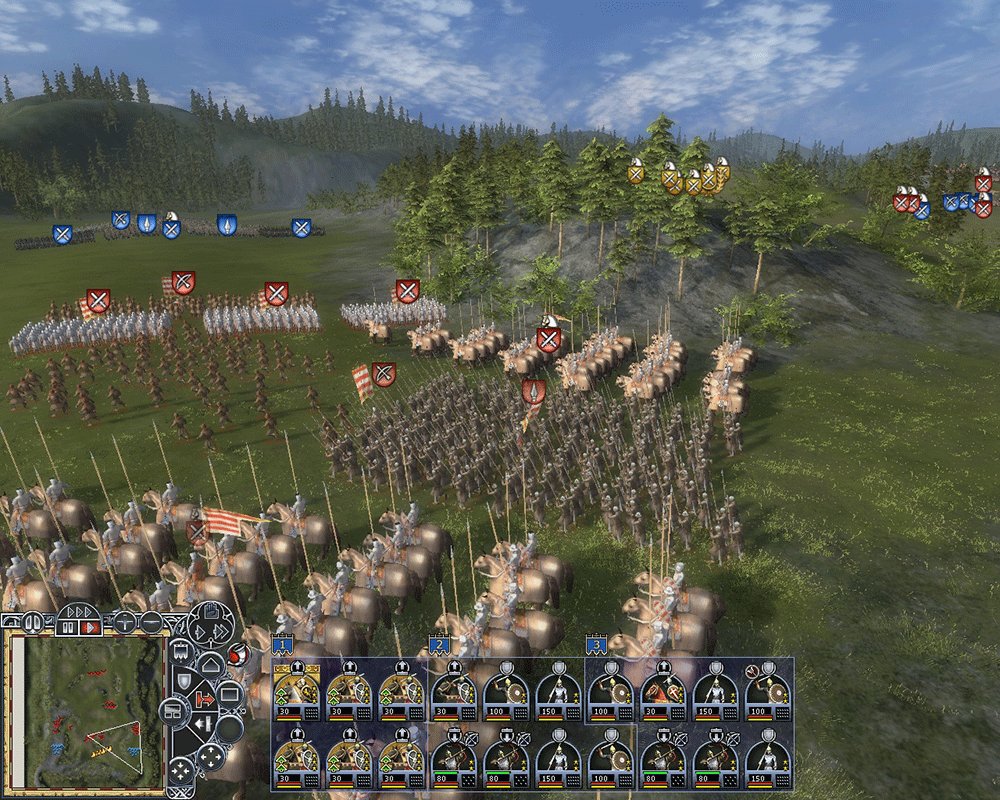Viewport: 1000px width, 800px height.
Task: Set battle speed to fast forward
Action: tap(77, 610)
